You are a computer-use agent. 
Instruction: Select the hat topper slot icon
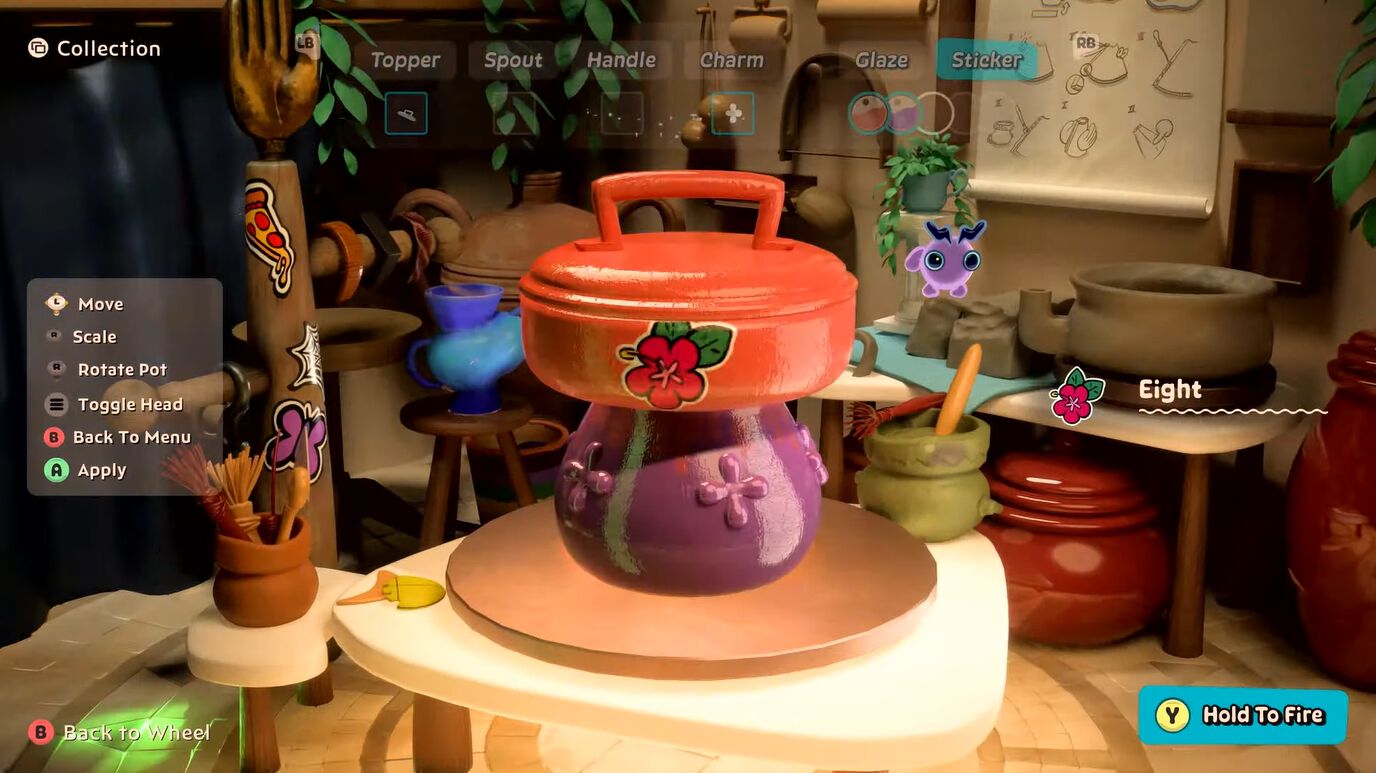point(405,113)
